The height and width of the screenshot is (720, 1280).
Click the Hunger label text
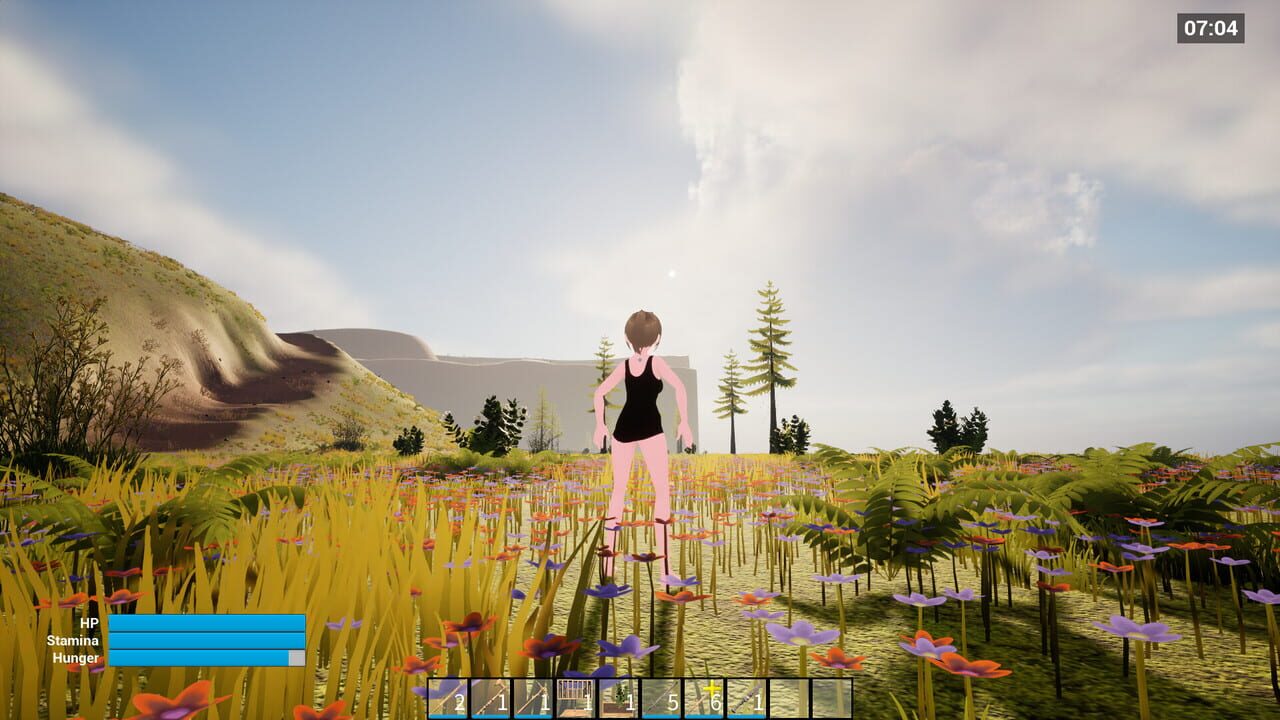(78, 658)
